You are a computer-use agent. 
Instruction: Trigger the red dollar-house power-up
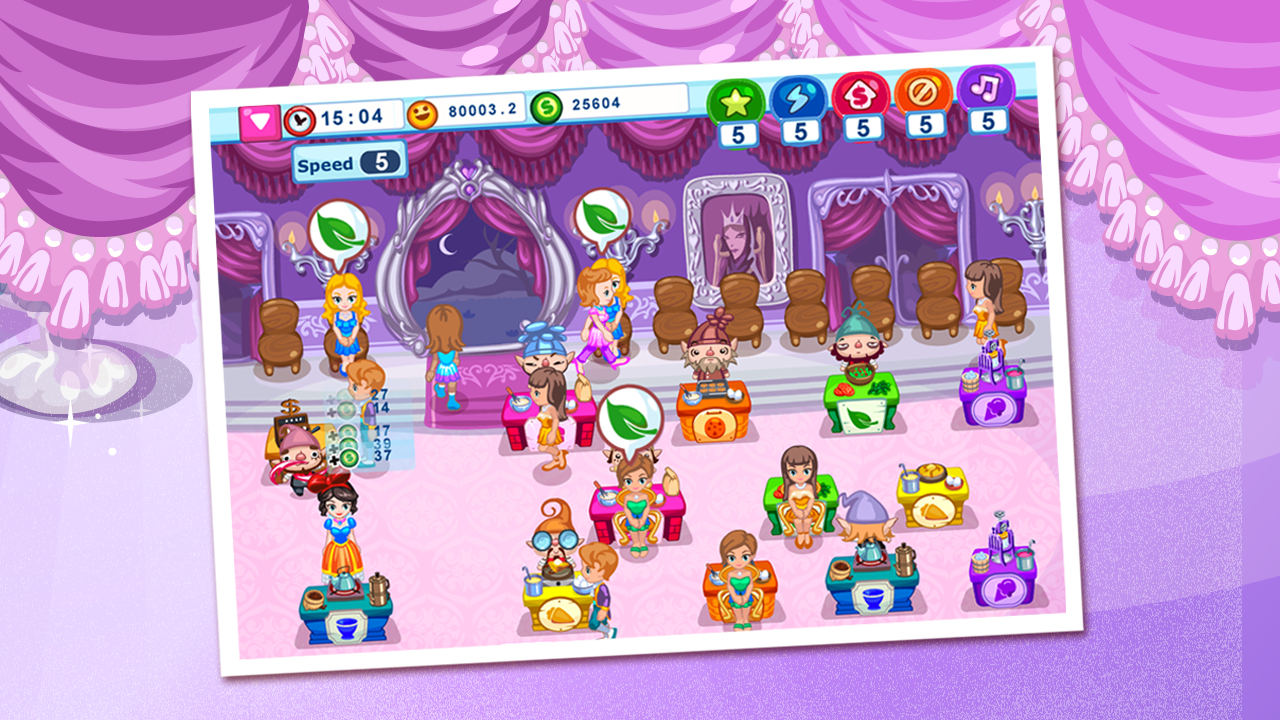pyautogui.click(x=862, y=97)
